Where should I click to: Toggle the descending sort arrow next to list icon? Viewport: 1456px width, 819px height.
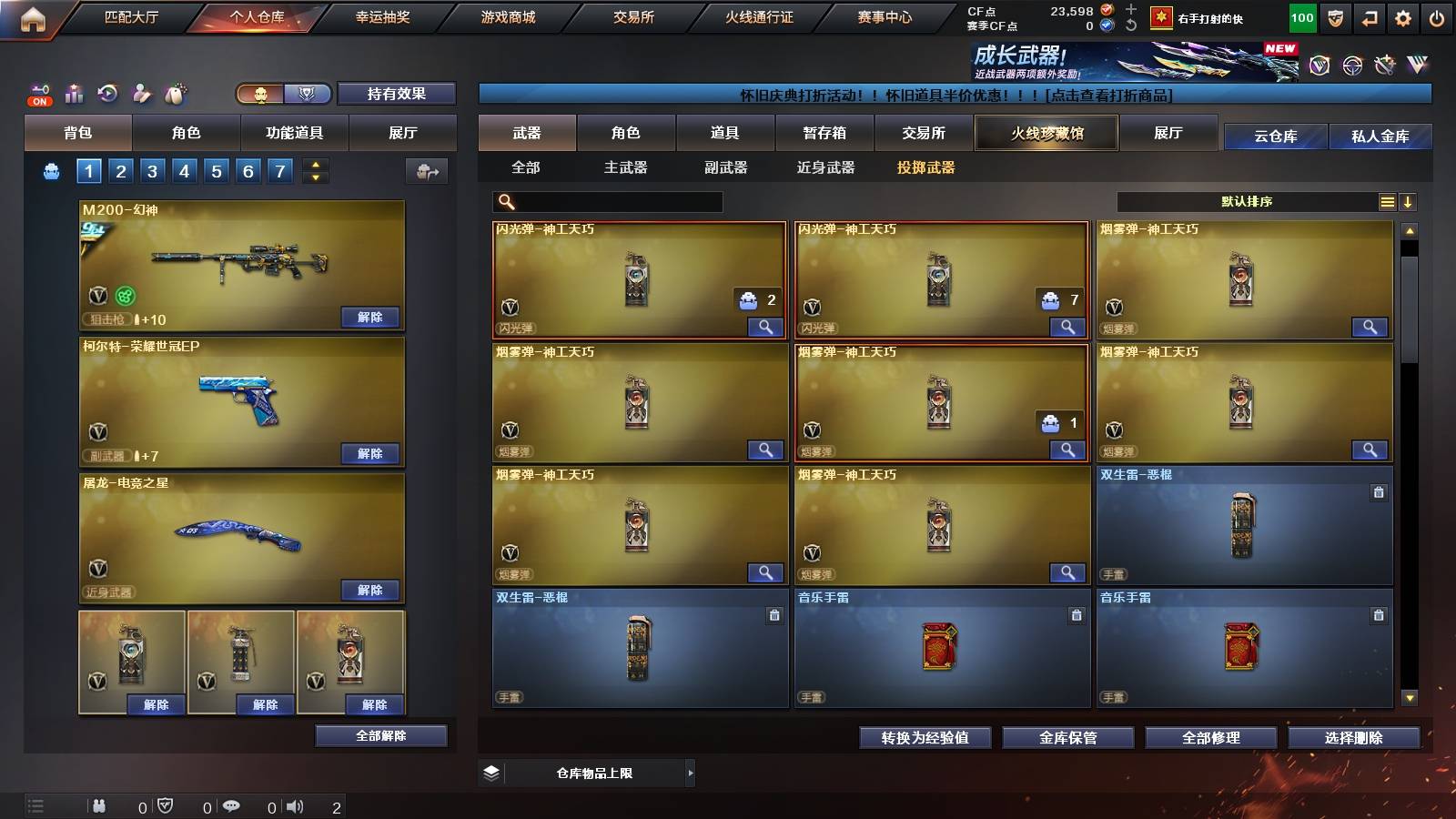click(x=1409, y=201)
